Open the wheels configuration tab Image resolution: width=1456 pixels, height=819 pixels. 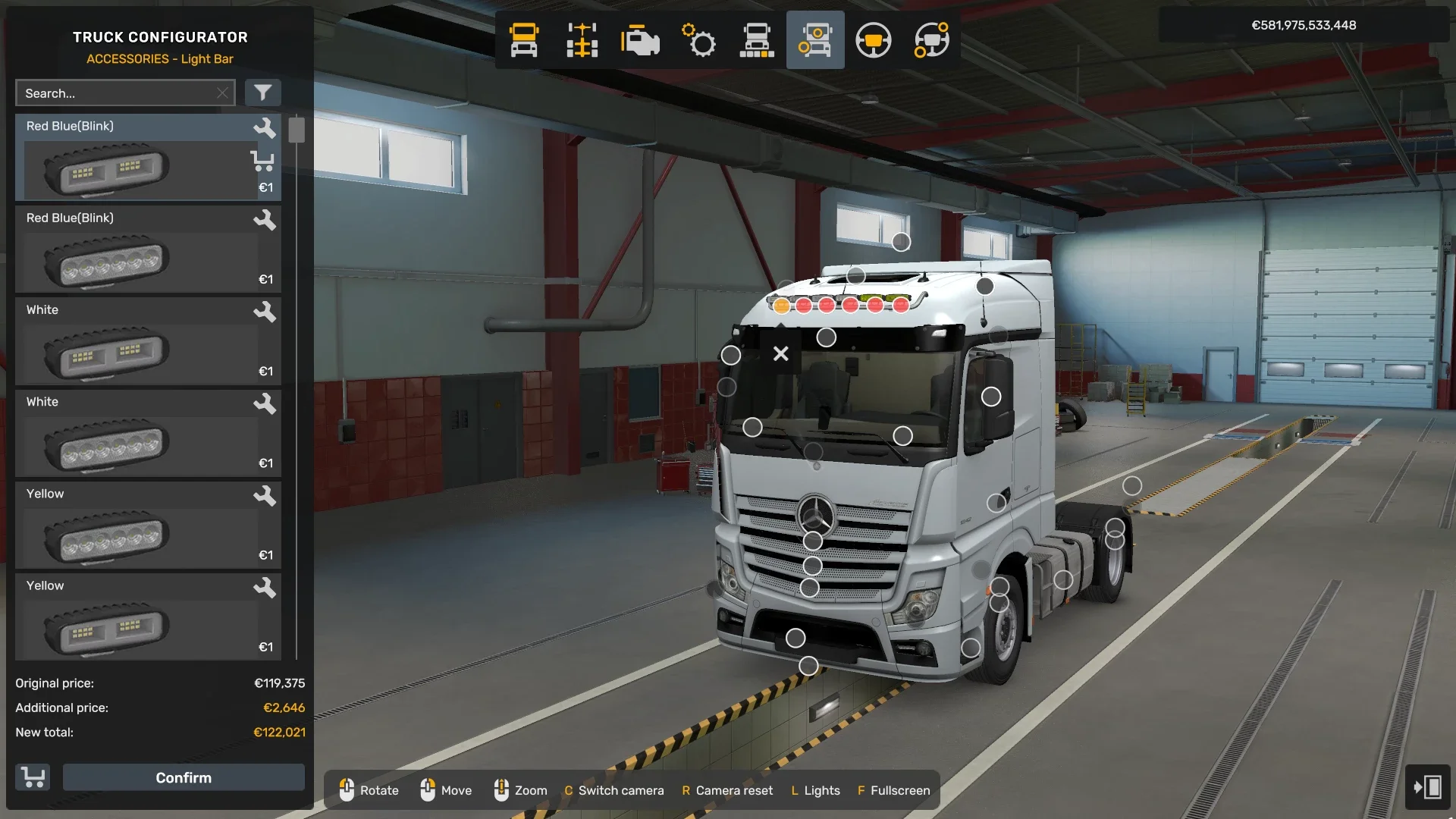coord(757,40)
